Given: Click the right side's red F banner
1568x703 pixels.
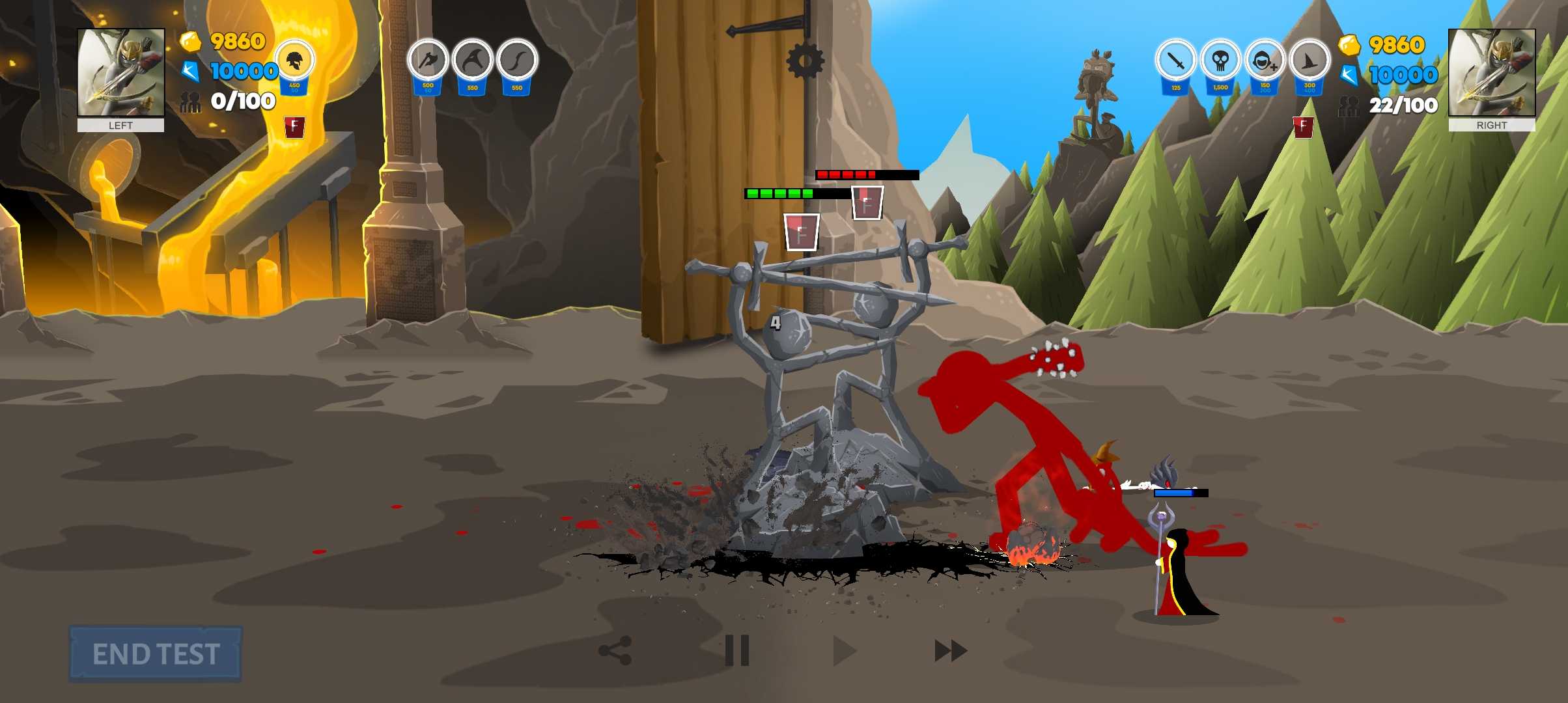Looking at the screenshot, I should click(x=1303, y=127).
